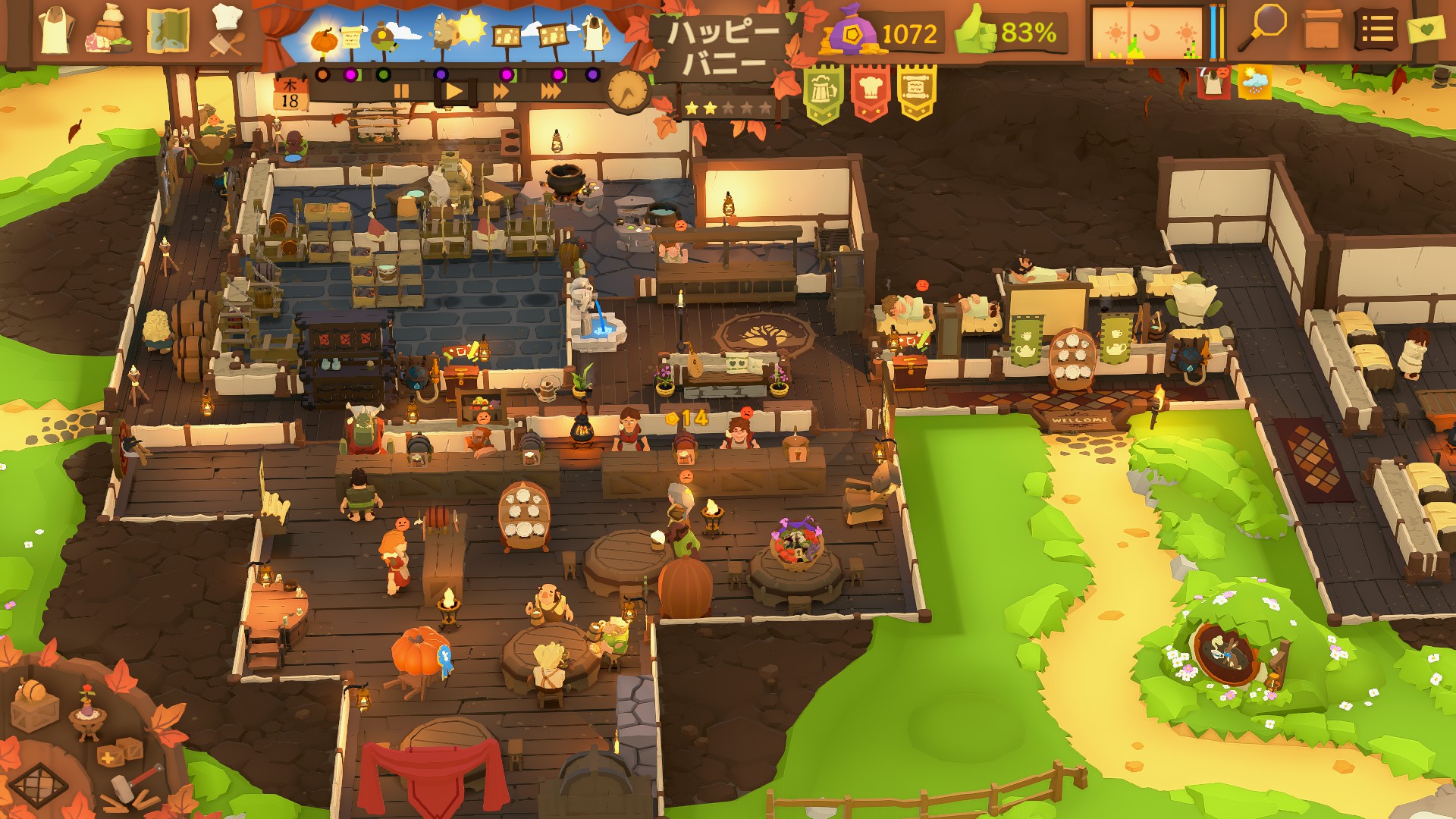
Task: Switch to triple fast-forward speed
Action: click(x=551, y=92)
